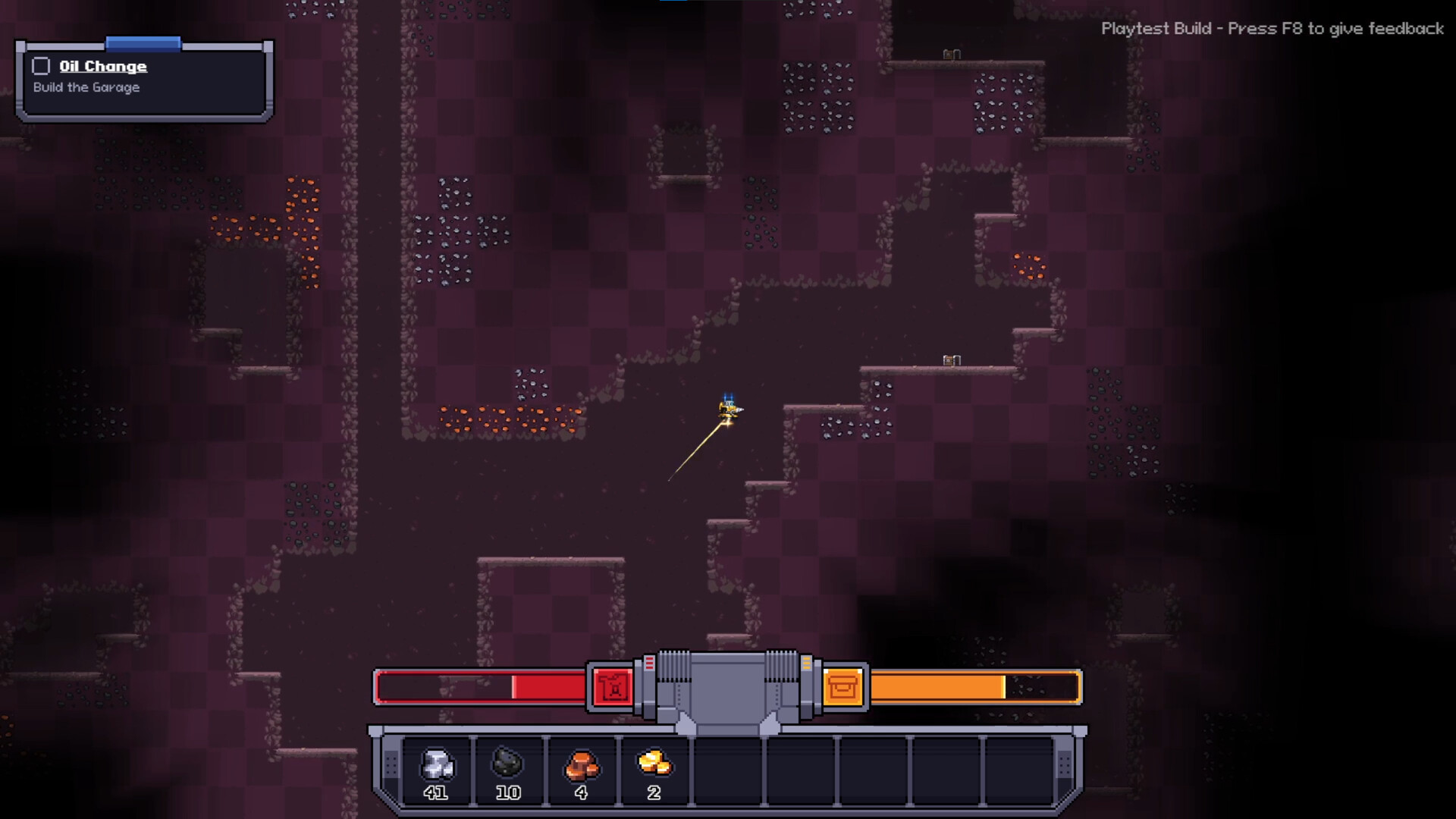The width and height of the screenshot is (1456, 819).
Task: Click the chest icon on the orange bar
Action: (845, 686)
